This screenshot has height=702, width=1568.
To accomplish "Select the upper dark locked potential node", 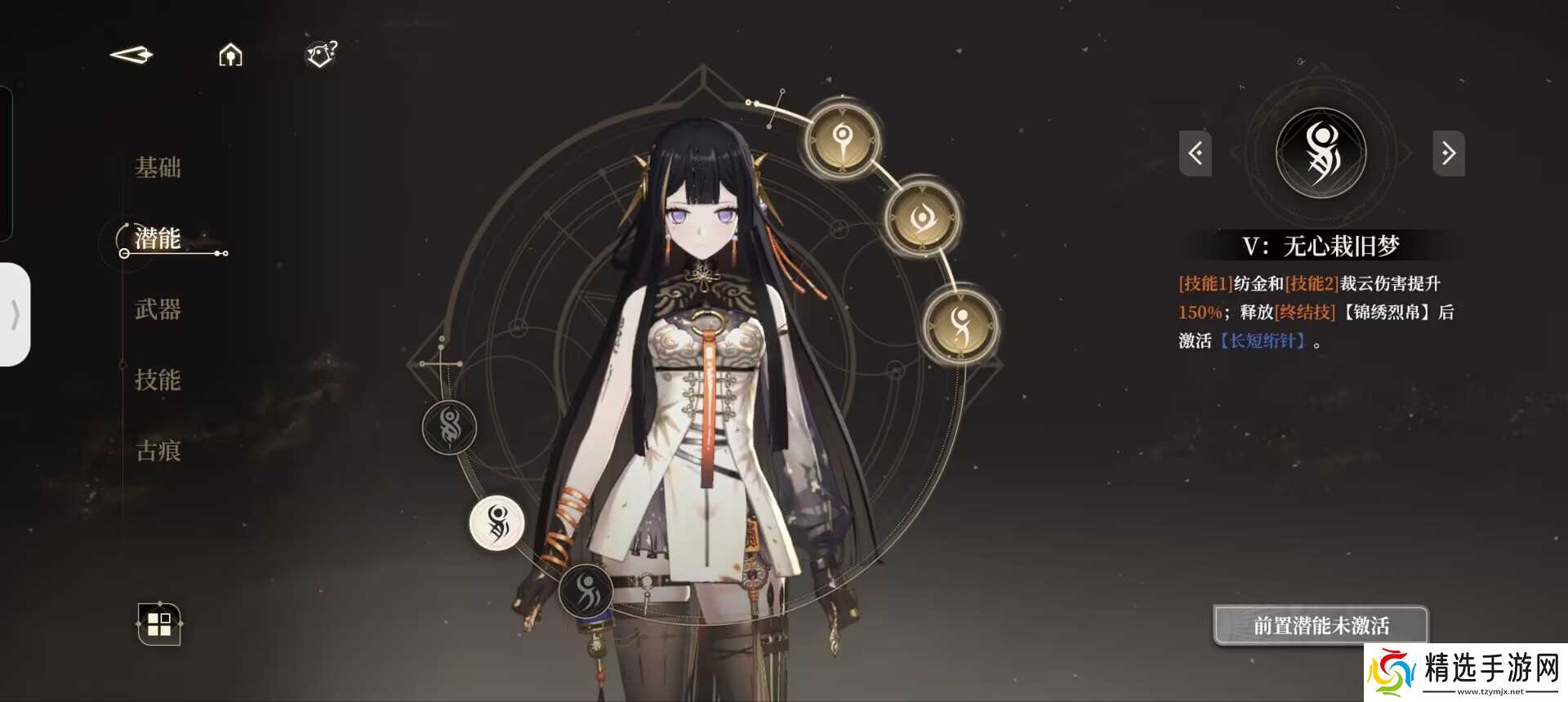I will tap(449, 427).
